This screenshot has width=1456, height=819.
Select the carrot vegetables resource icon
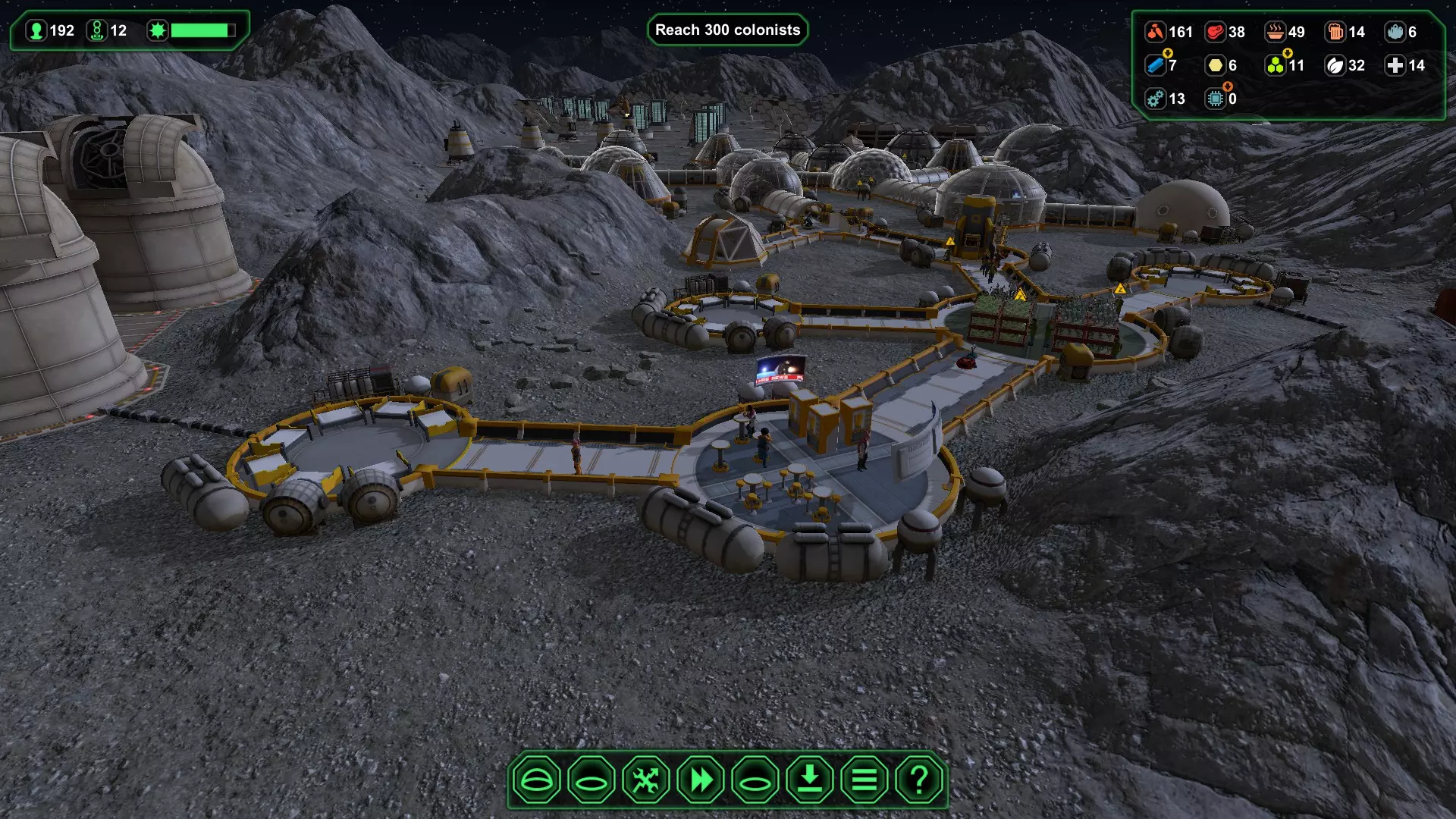pos(1155,32)
